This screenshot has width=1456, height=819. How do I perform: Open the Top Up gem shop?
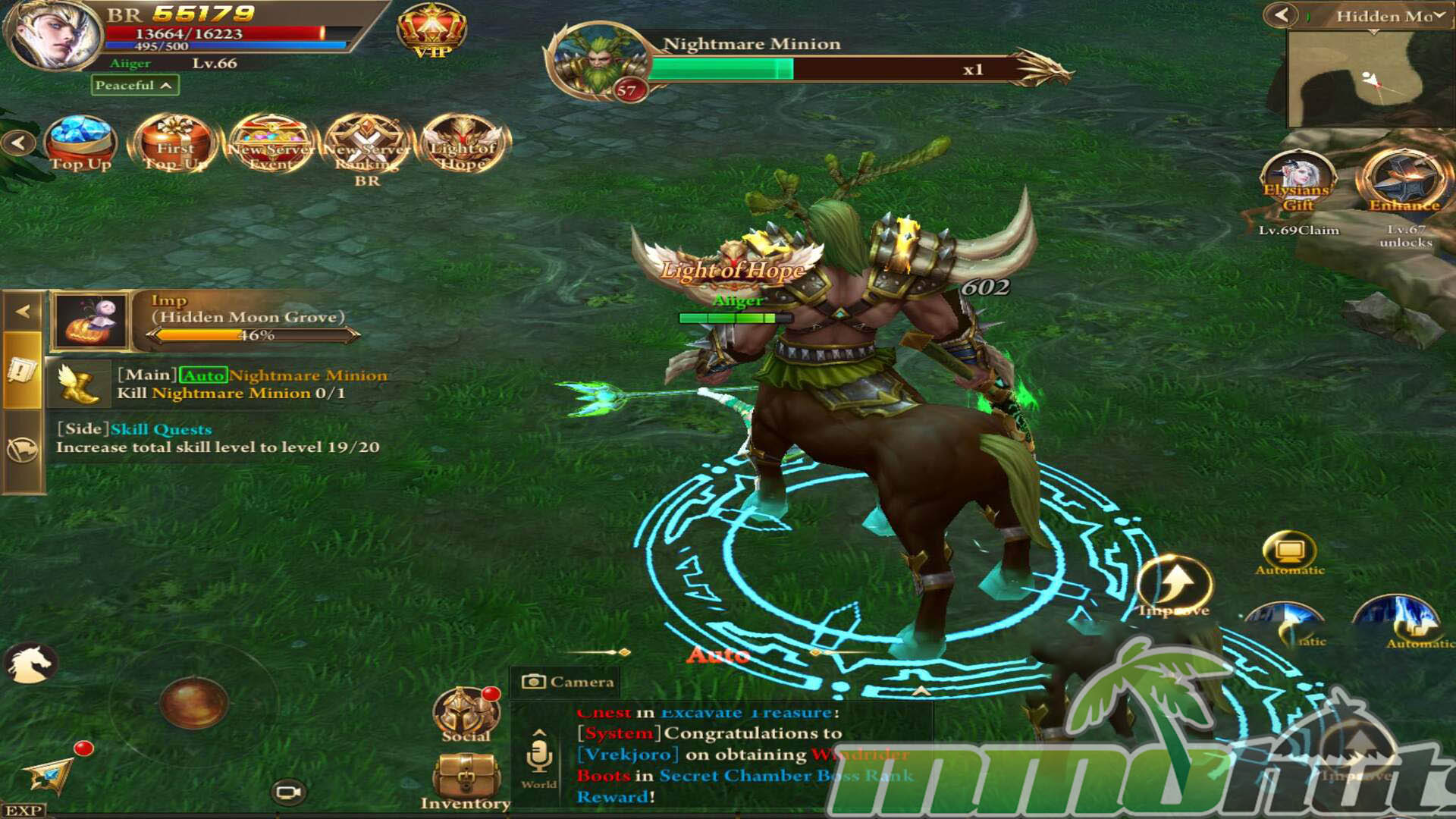coord(80,143)
